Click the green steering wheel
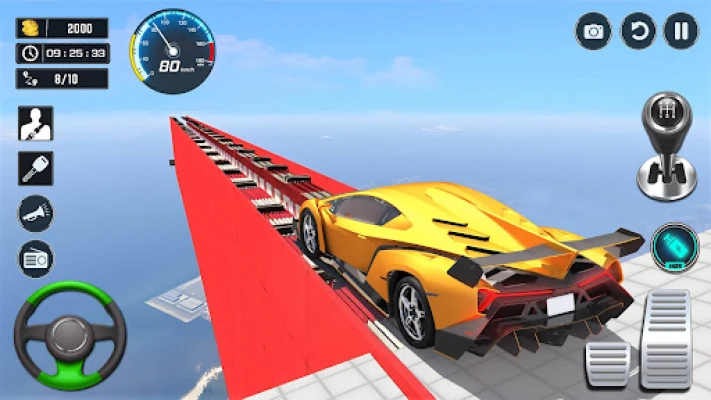Screen dimensions: 711x400 coord(69,336)
